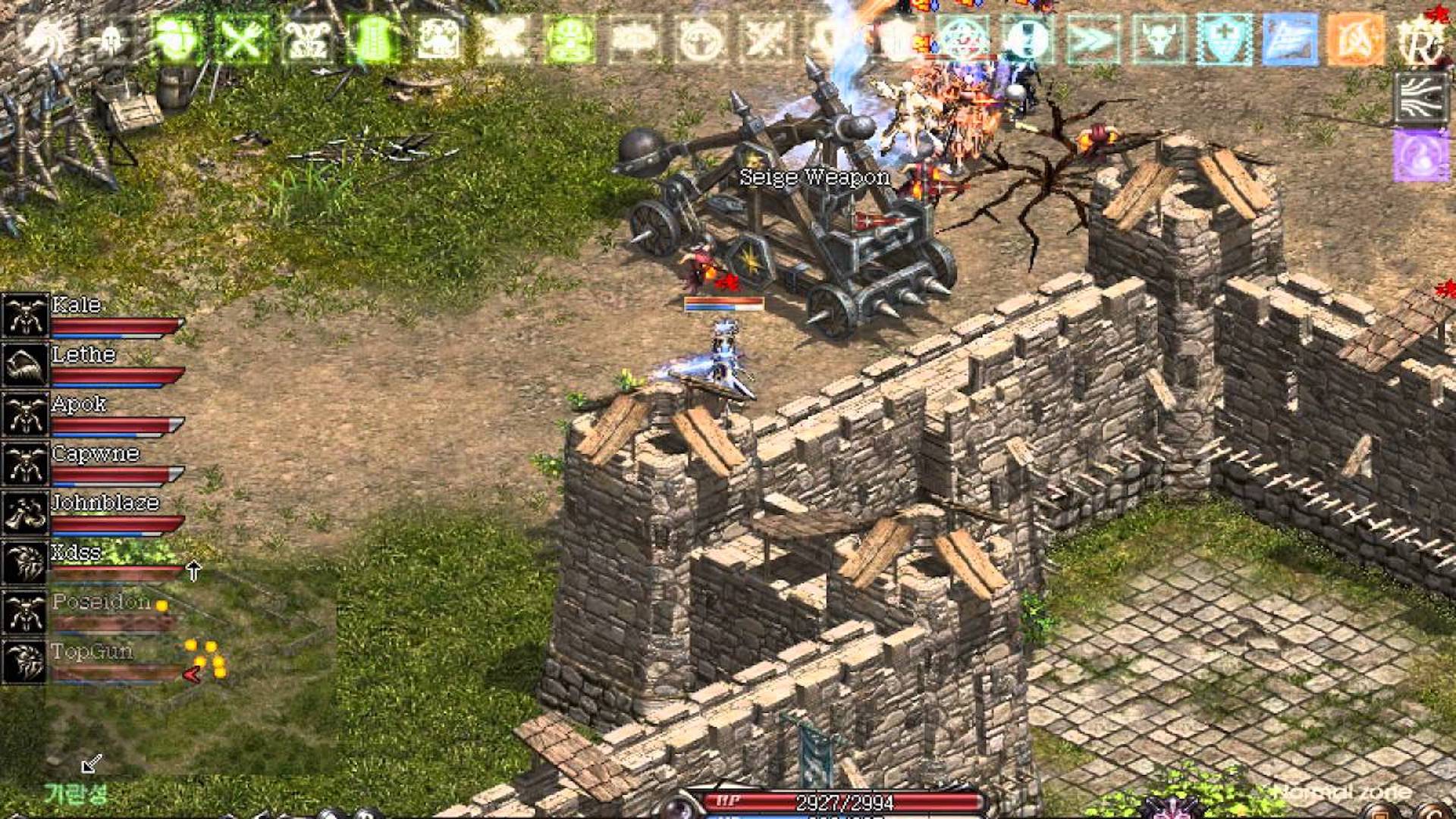Activate the purple swirl skill icon
Image resolution: width=1456 pixels, height=819 pixels.
tap(1420, 155)
